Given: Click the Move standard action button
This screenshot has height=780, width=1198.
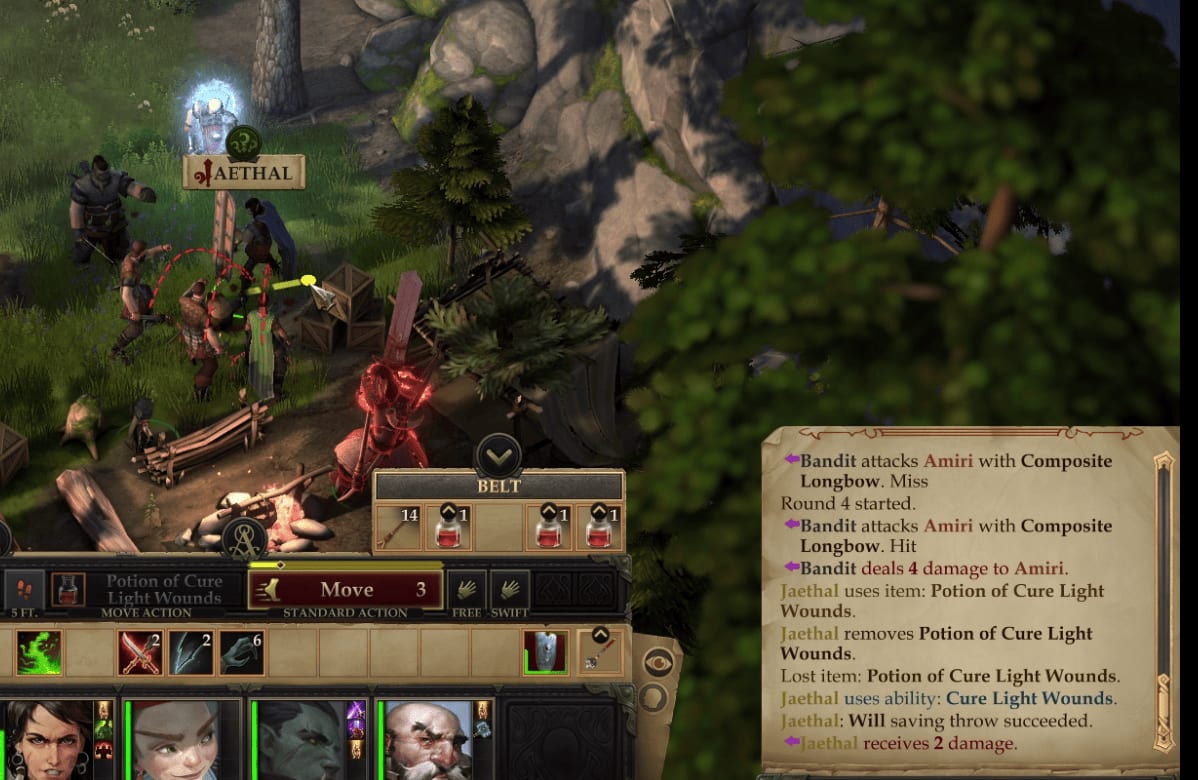Looking at the screenshot, I should 346,590.
